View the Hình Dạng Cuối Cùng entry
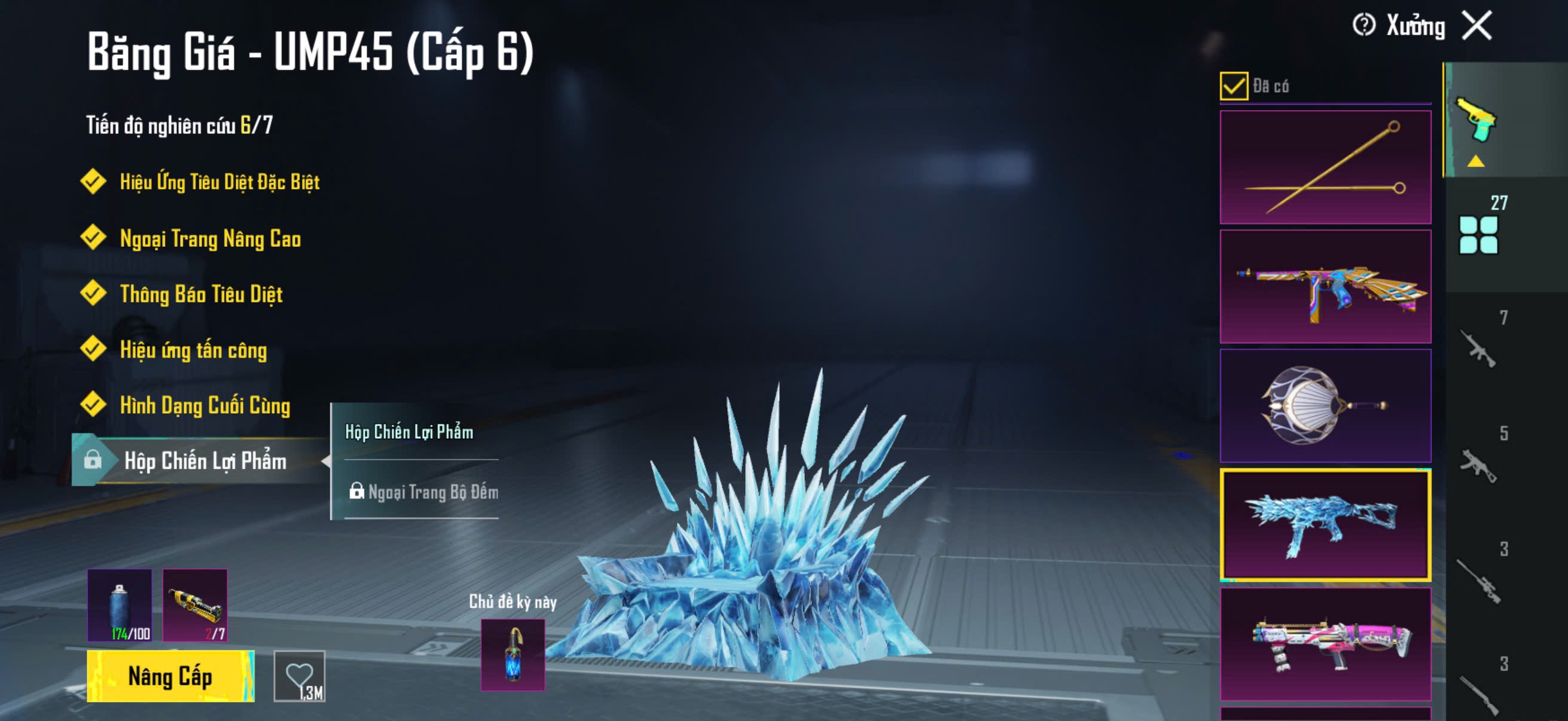1568x721 pixels. 205,405
